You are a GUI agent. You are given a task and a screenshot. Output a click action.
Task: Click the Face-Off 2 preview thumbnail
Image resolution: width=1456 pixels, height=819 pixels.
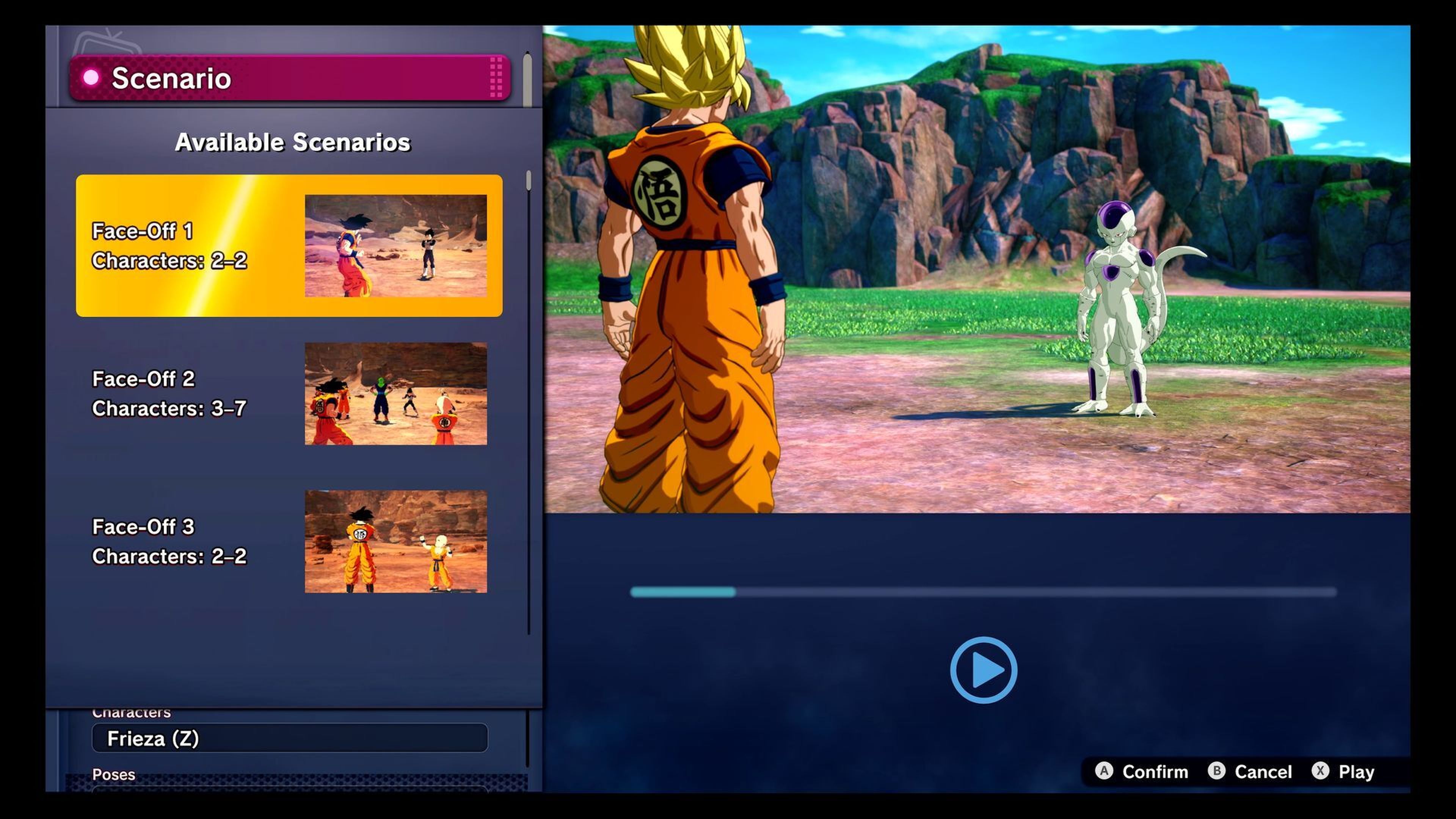(x=395, y=394)
